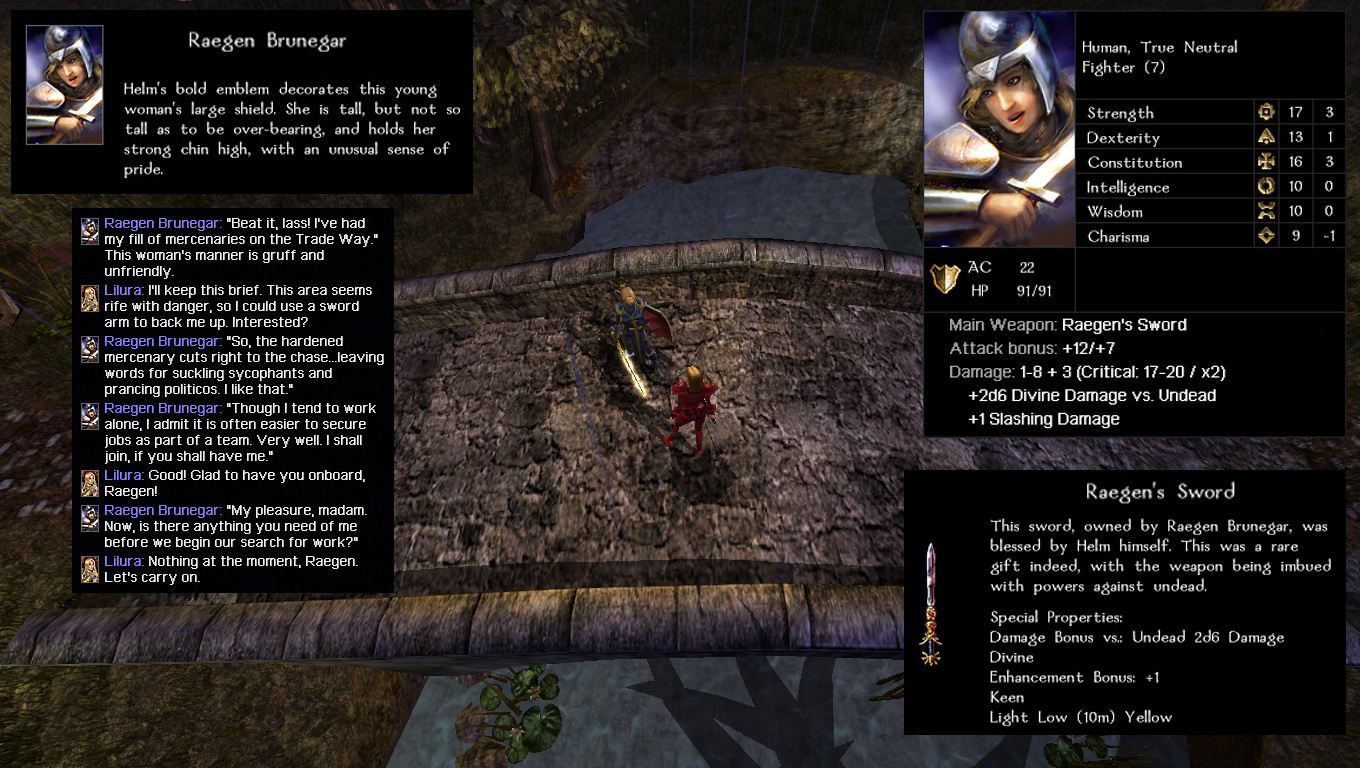1360x768 pixels.
Task: Click Raegen Brunegar's portrait in the description box
Action: point(64,84)
